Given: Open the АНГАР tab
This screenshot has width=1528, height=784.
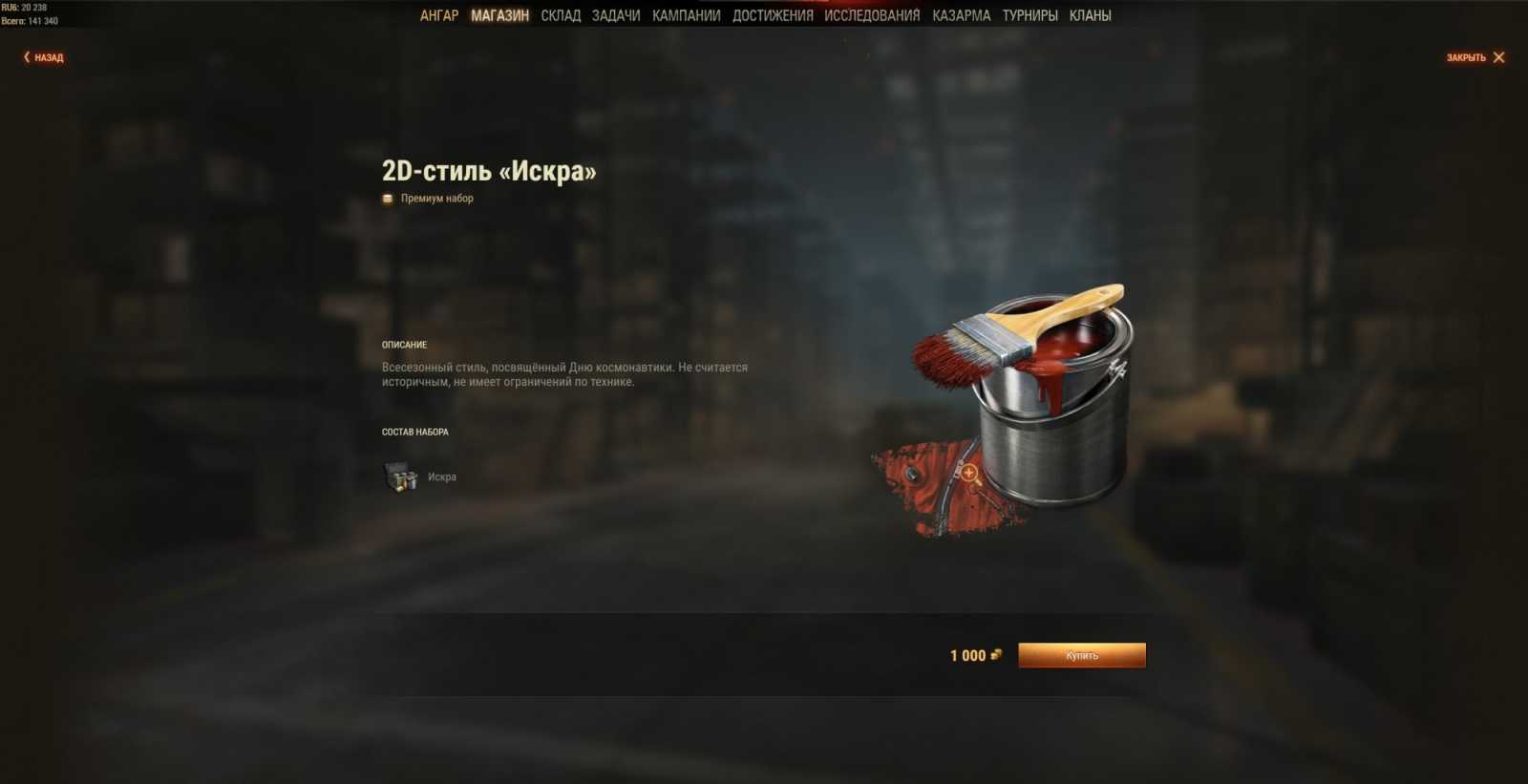Looking at the screenshot, I should pos(440,14).
